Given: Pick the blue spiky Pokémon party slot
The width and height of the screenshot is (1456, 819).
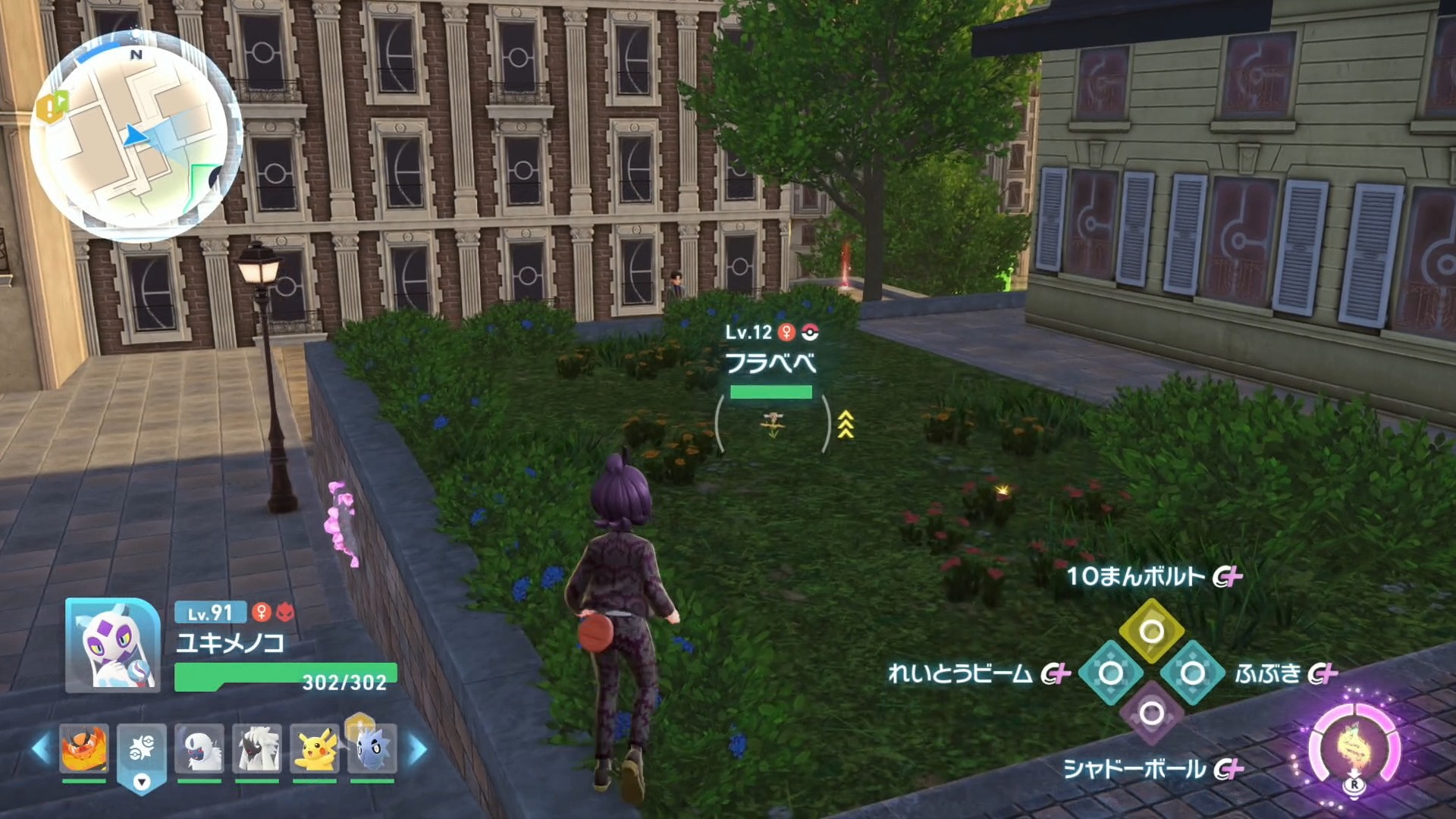Looking at the screenshot, I should point(372,749).
